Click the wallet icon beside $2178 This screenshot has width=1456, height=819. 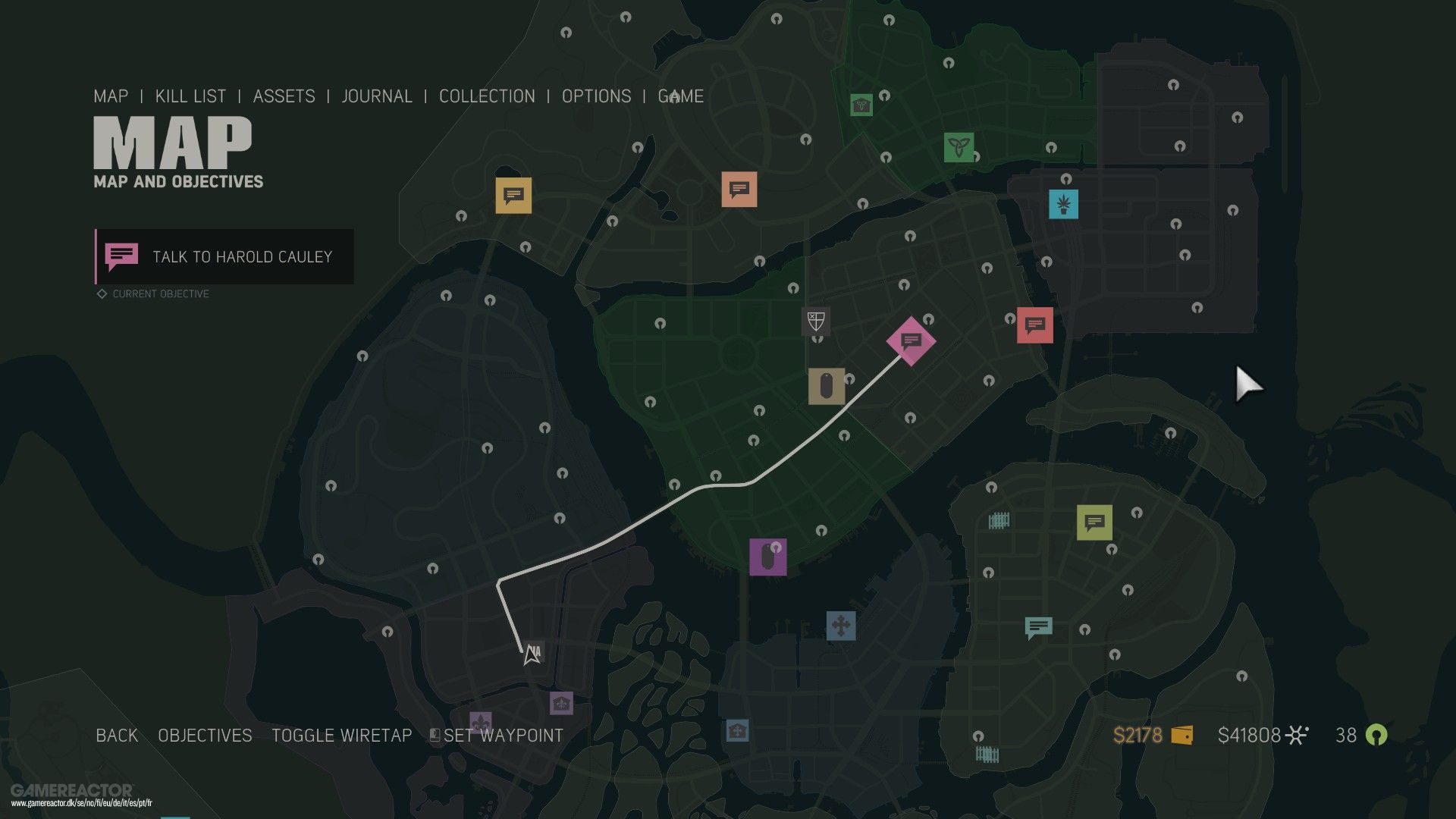(1181, 735)
